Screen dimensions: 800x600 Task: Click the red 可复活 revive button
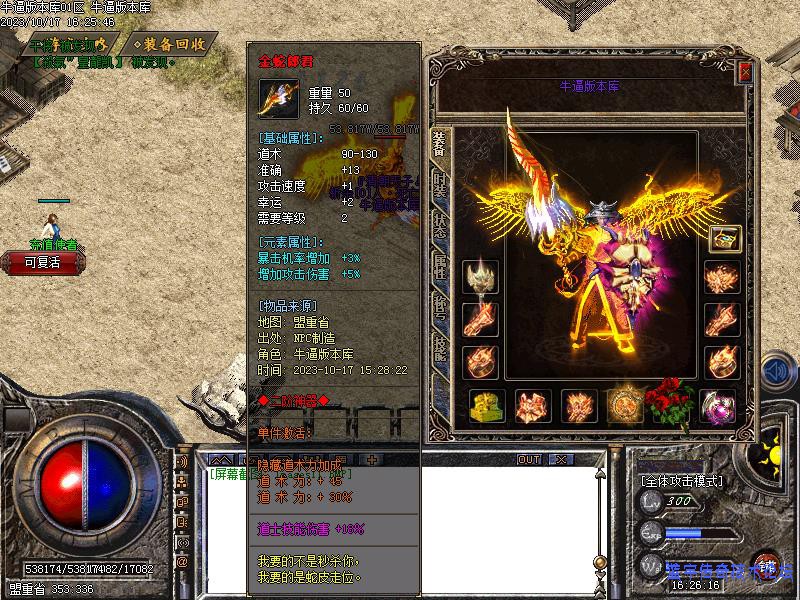(x=42, y=262)
